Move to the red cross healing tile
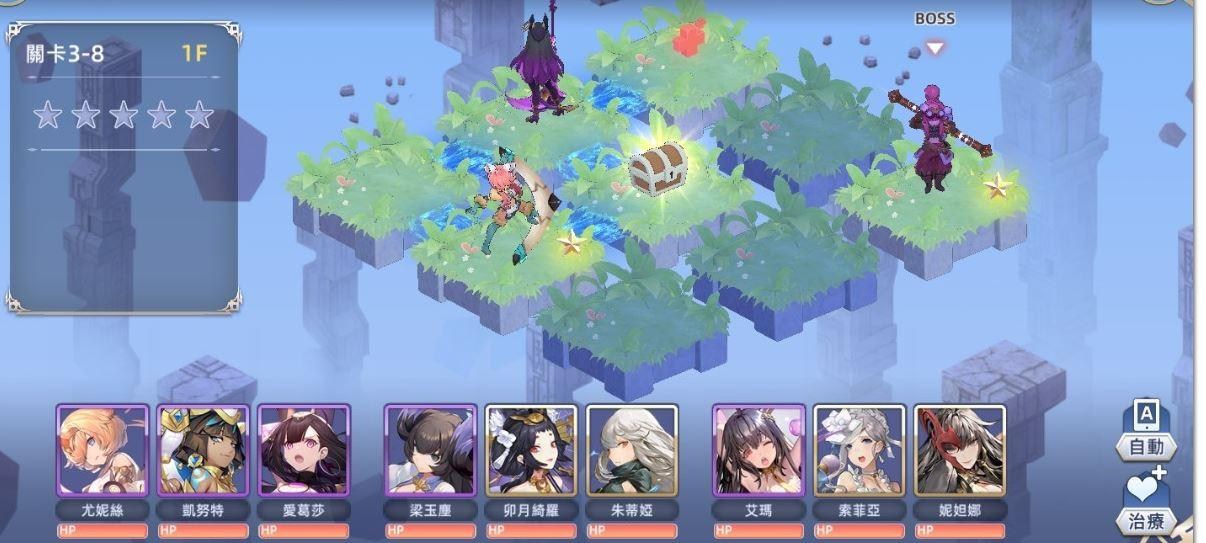Viewport: 1206px width, 543px height. click(x=688, y=40)
